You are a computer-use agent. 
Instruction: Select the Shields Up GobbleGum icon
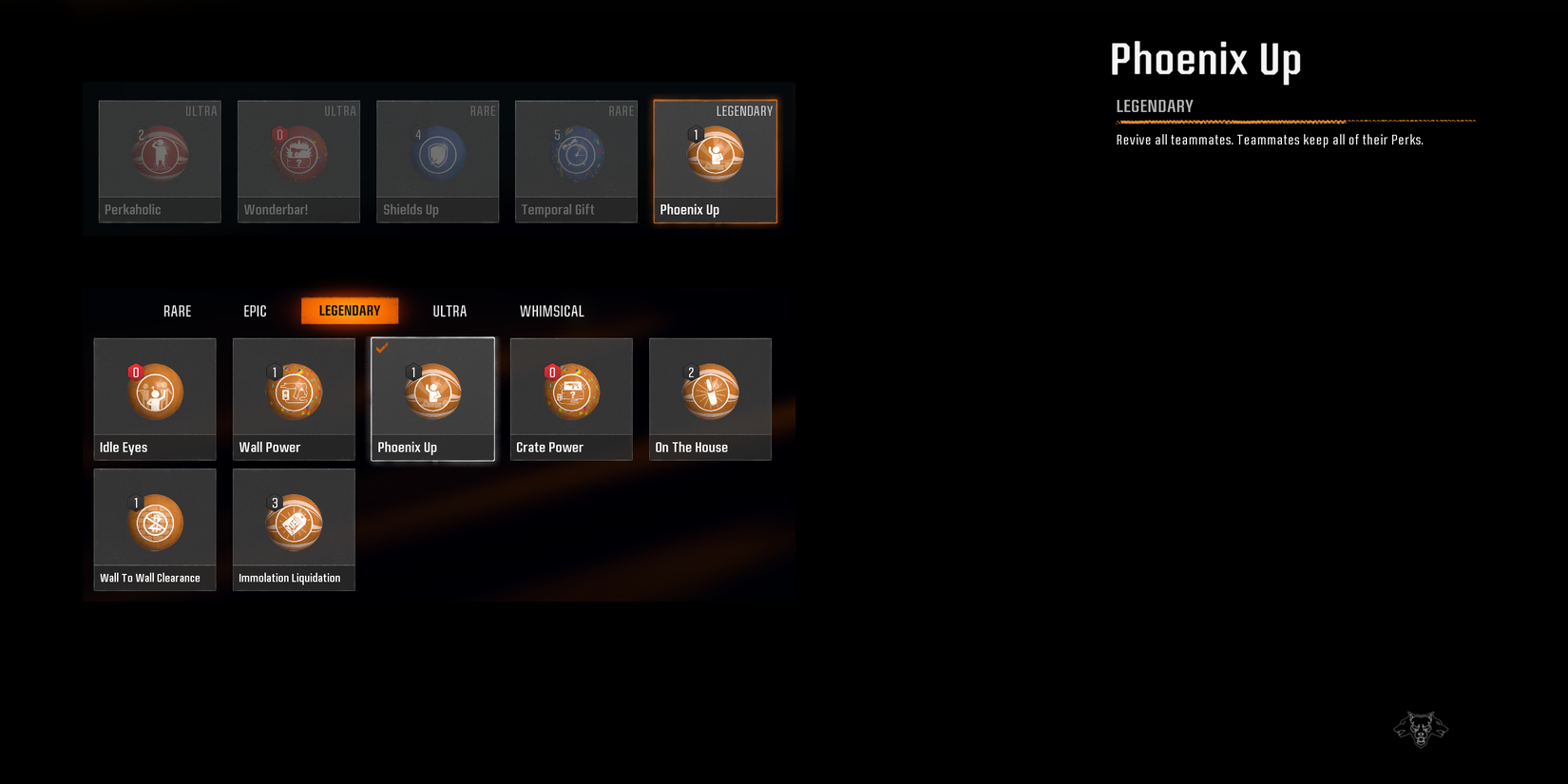[x=437, y=154]
